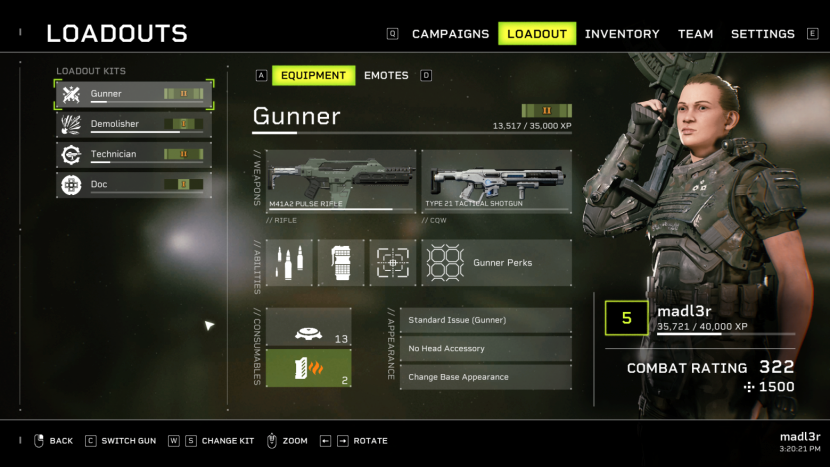This screenshot has width=830, height=467.
Task: Choose the Gunner loadout kit
Action: click(x=133, y=94)
